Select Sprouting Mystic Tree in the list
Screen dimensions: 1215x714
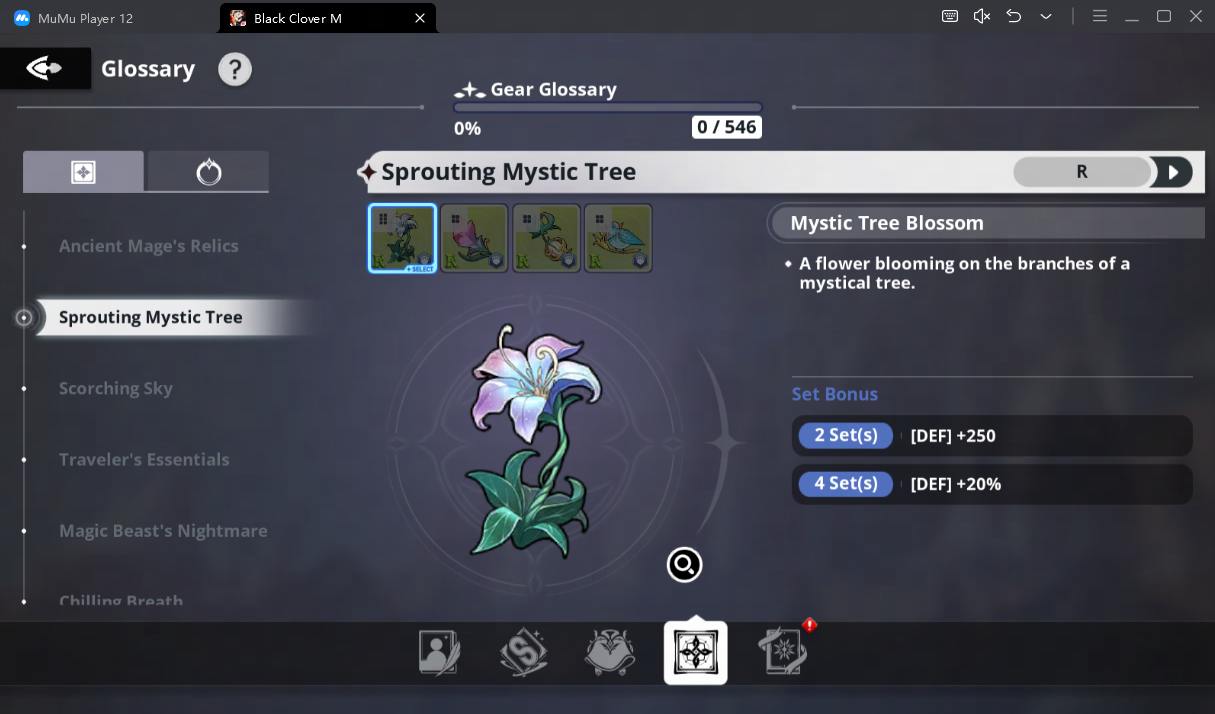(x=151, y=317)
